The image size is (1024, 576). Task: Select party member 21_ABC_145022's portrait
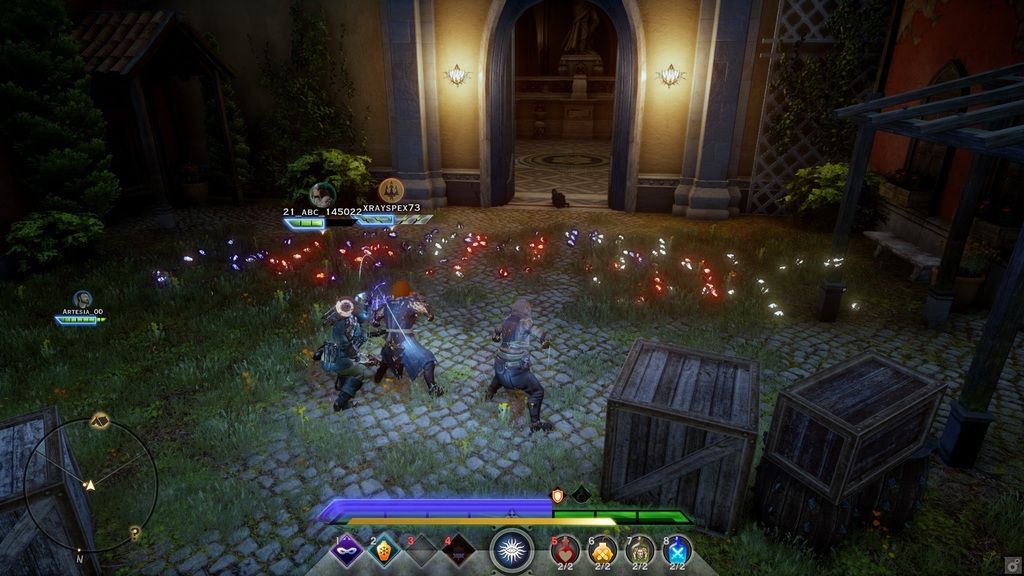pos(321,194)
